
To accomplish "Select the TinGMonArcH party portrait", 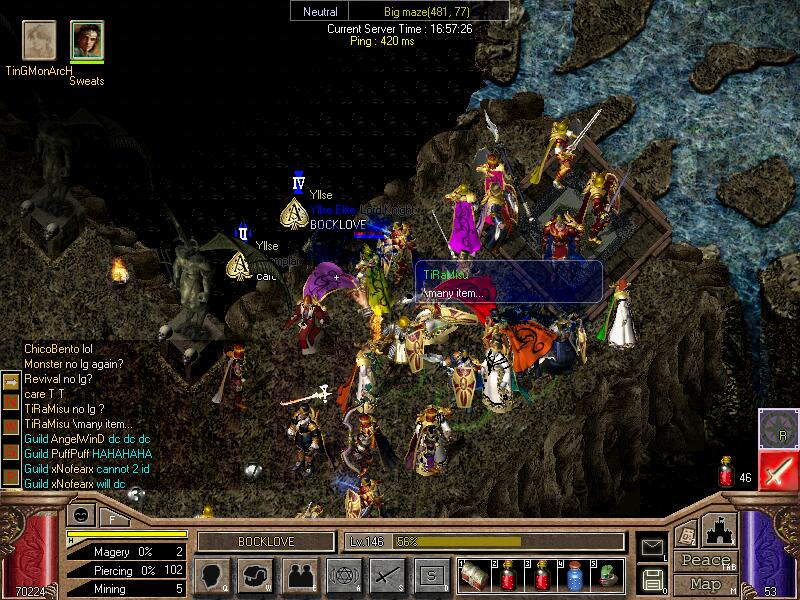I will 39,40.
